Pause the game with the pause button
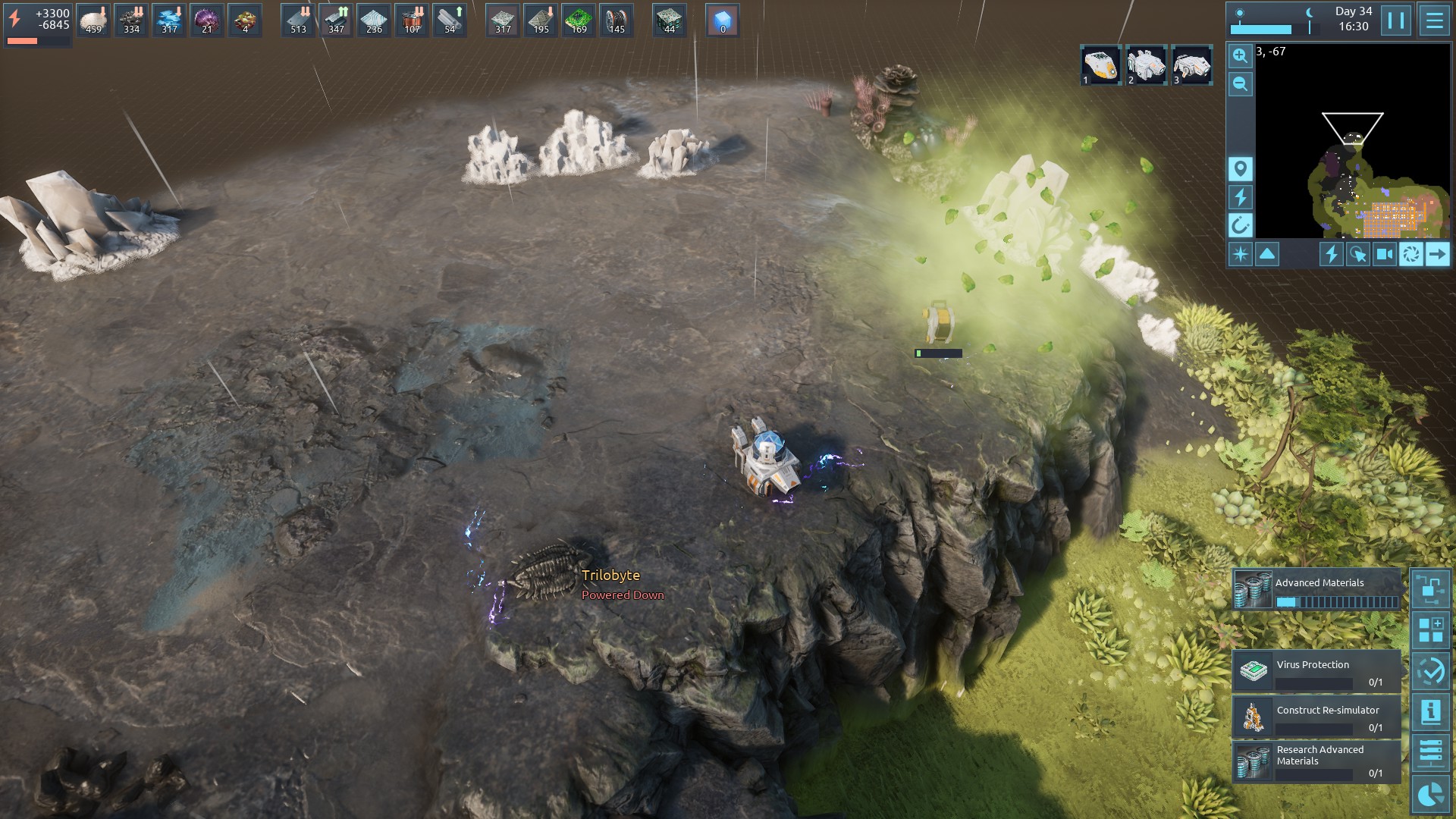1456x819 pixels. [x=1395, y=20]
